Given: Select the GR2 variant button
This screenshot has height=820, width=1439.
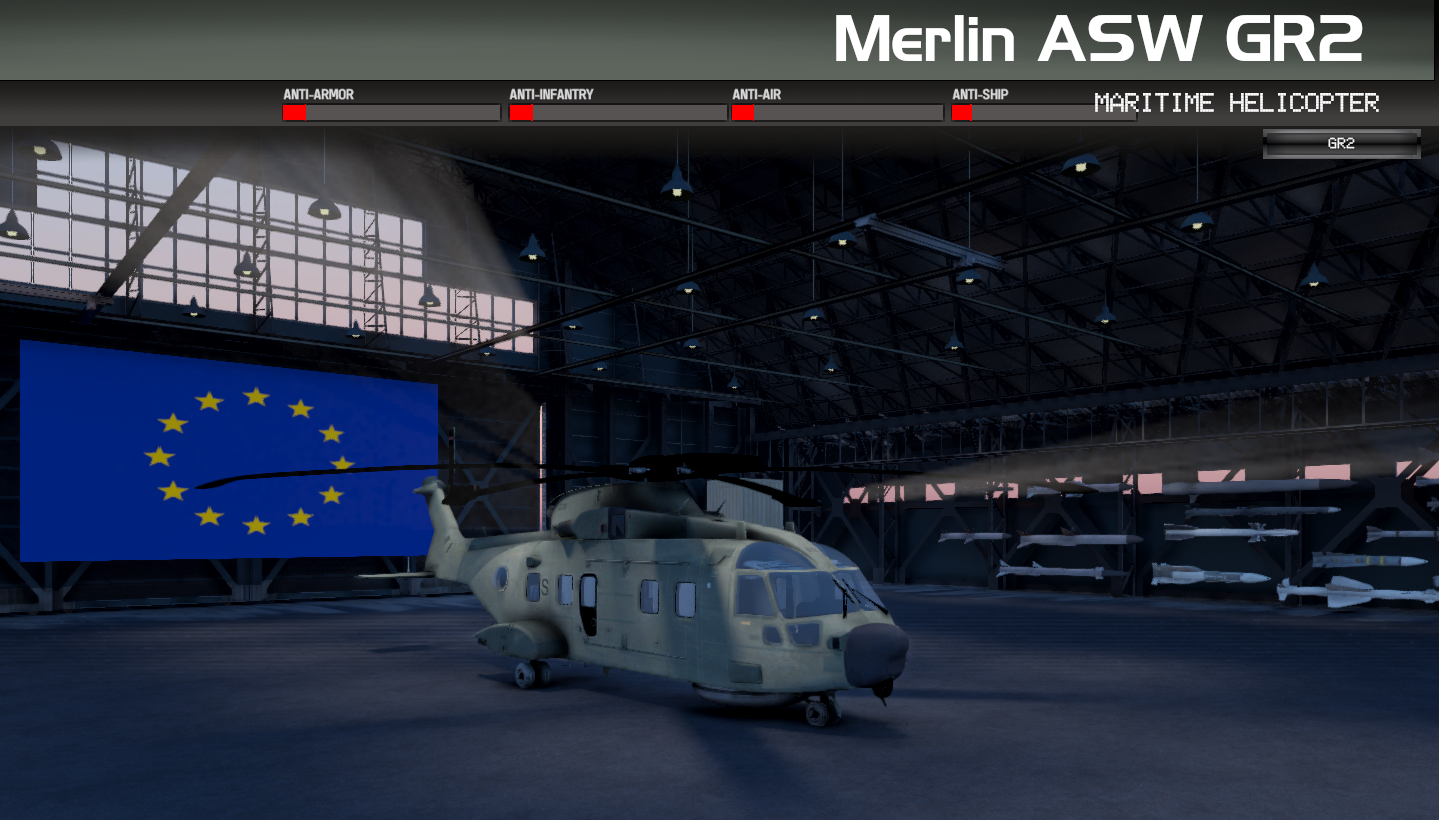Looking at the screenshot, I should coord(1341,144).
